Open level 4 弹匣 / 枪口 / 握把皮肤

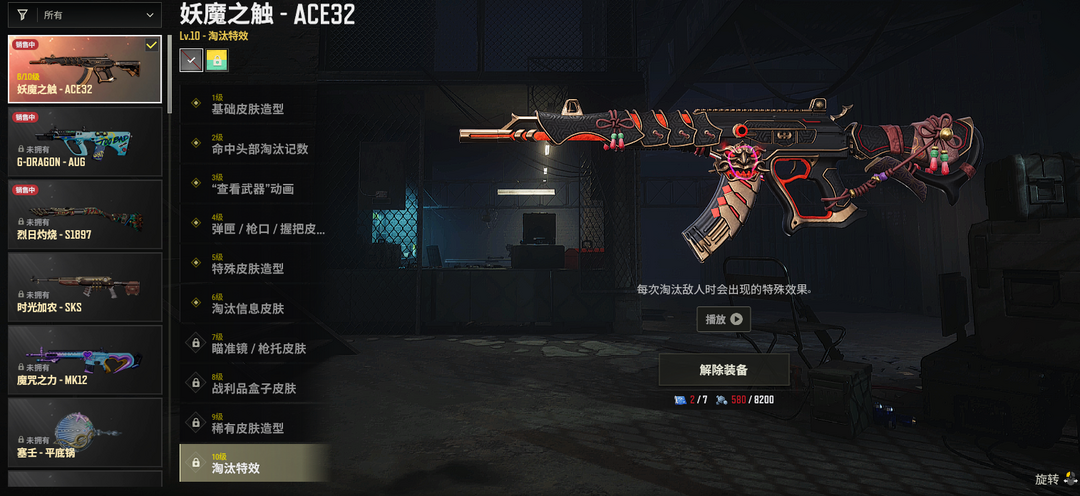click(254, 224)
